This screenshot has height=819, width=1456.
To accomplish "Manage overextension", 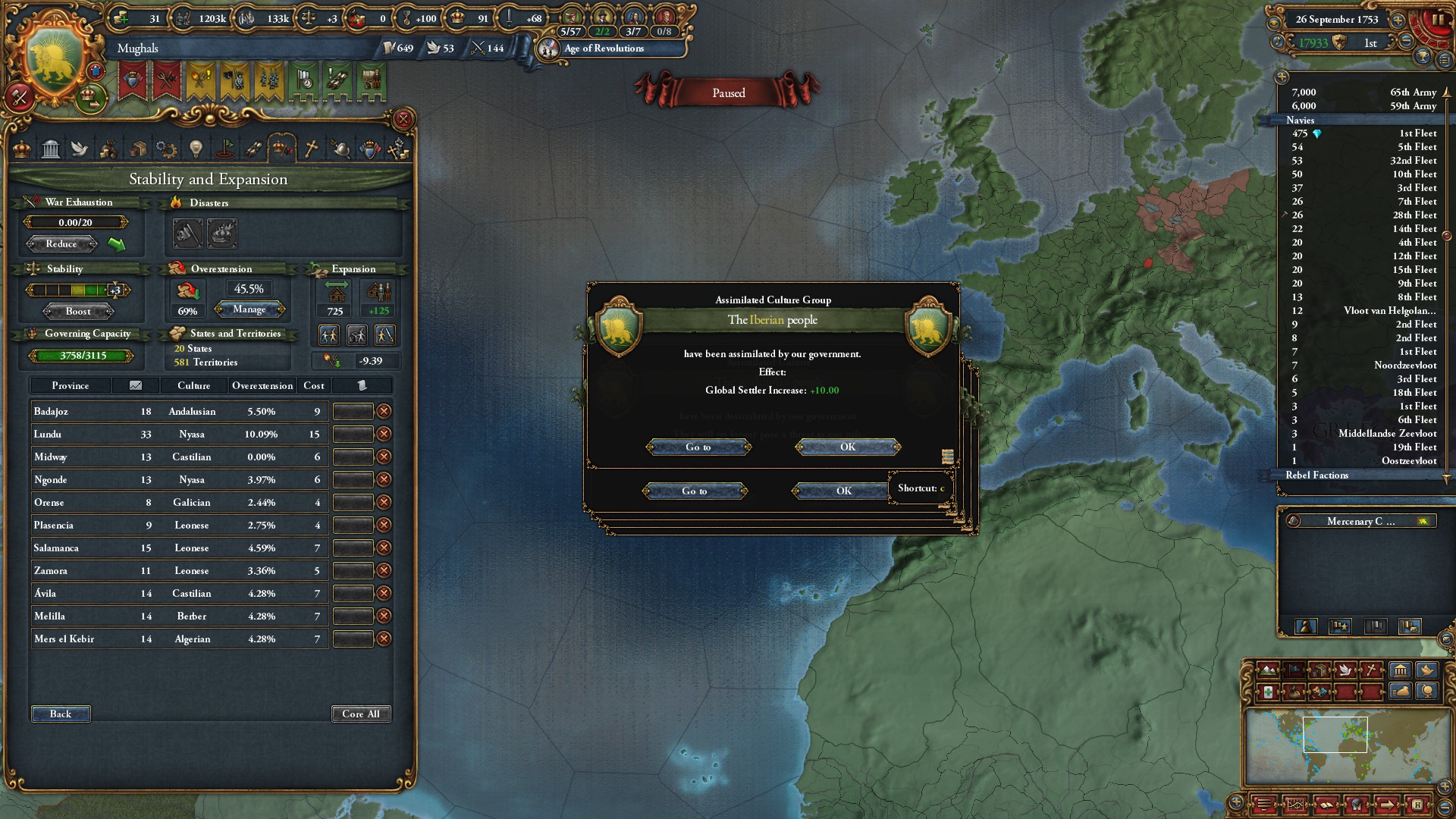I will point(249,309).
